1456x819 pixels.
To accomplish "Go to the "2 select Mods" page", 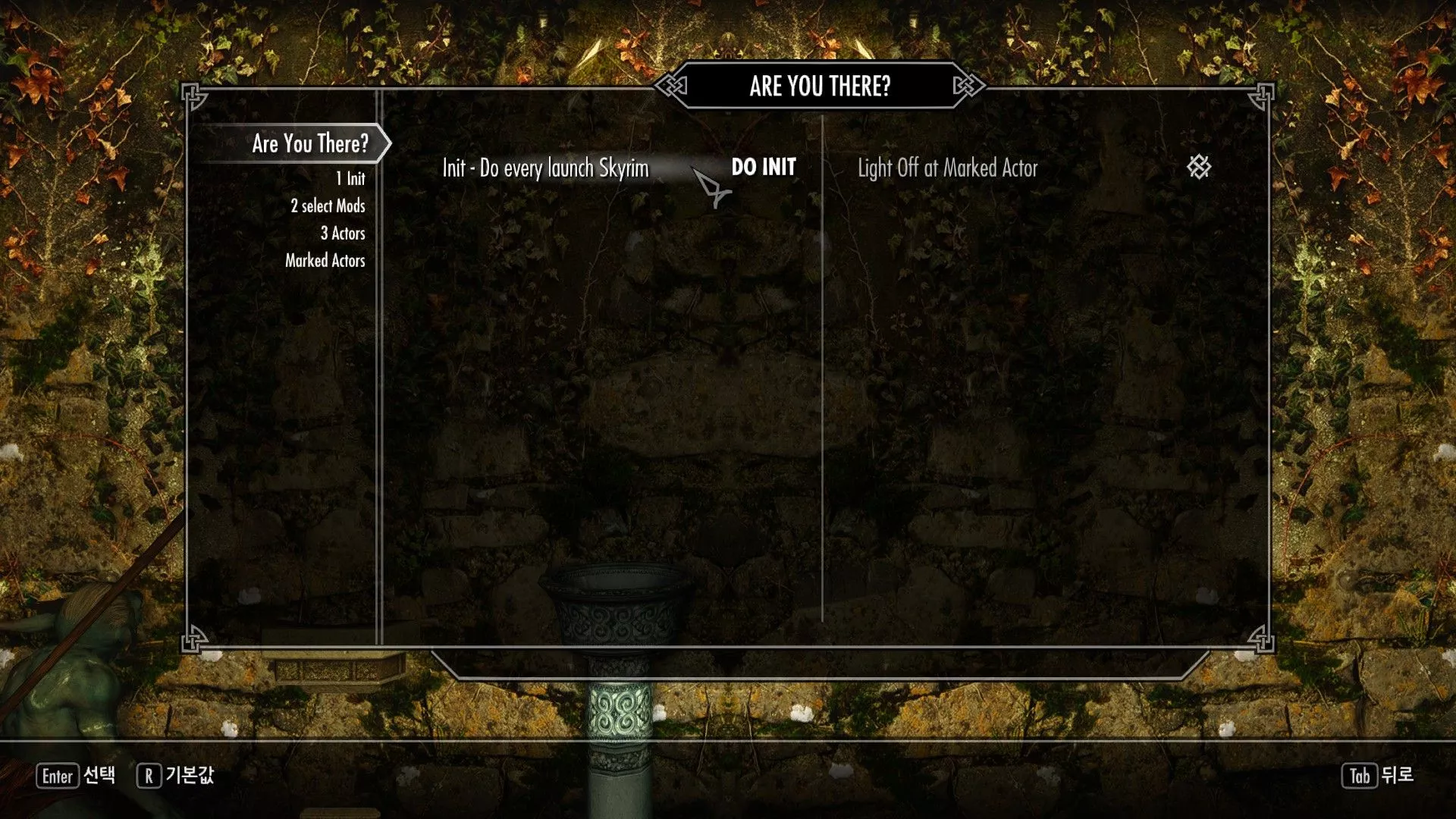I will coord(328,206).
